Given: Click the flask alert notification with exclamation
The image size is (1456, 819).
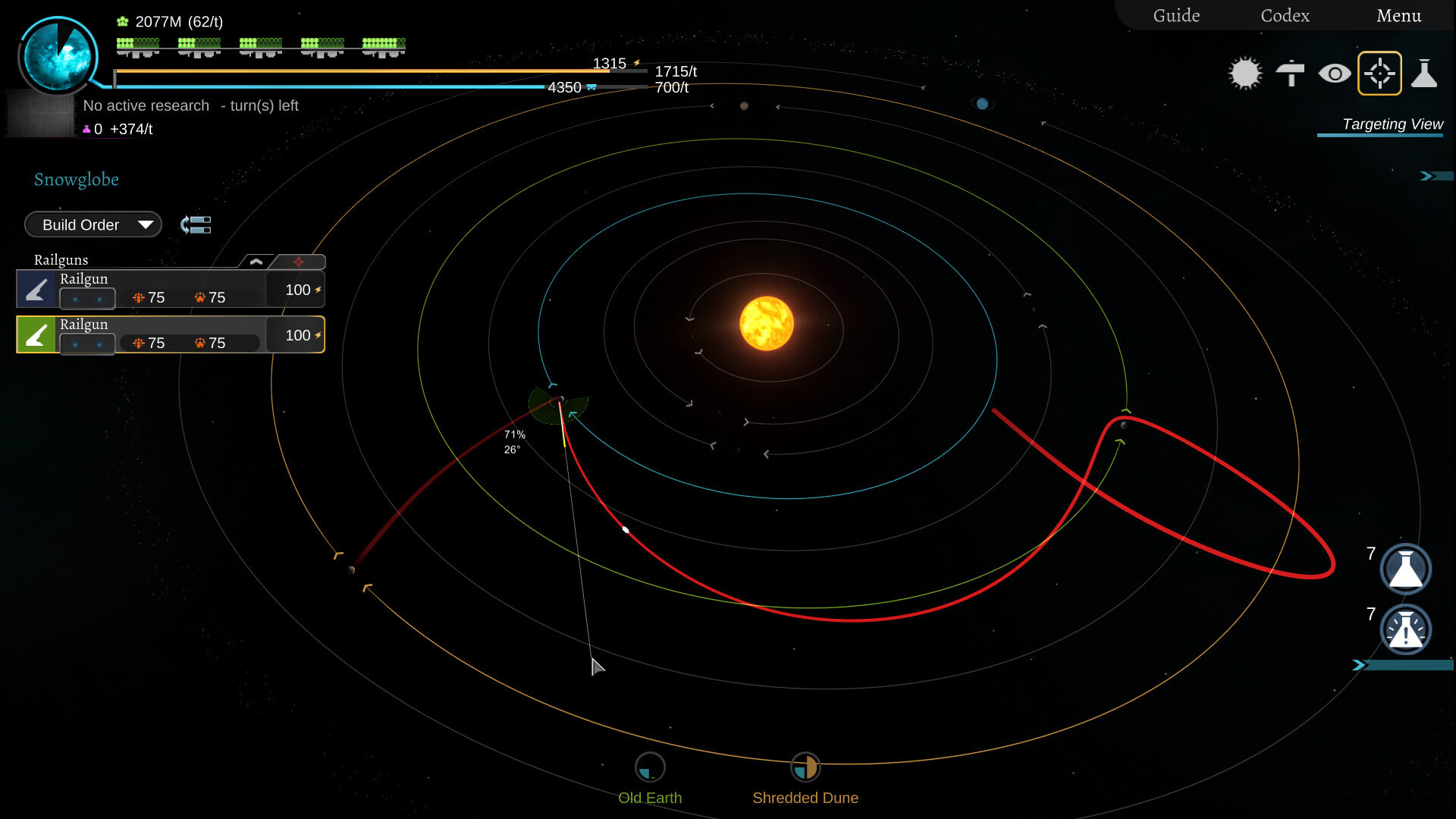Looking at the screenshot, I should click(1405, 629).
